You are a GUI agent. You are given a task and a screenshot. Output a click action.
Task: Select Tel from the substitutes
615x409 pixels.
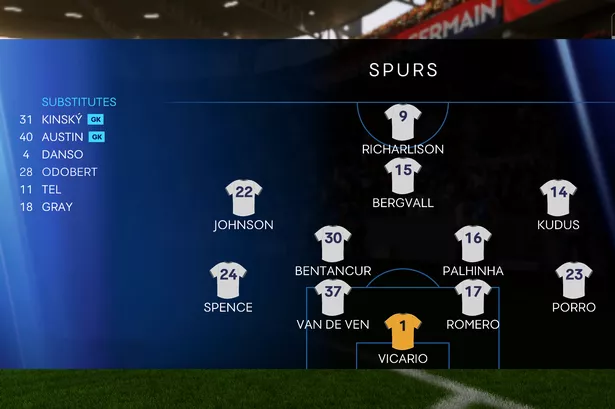(x=51, y=190)
